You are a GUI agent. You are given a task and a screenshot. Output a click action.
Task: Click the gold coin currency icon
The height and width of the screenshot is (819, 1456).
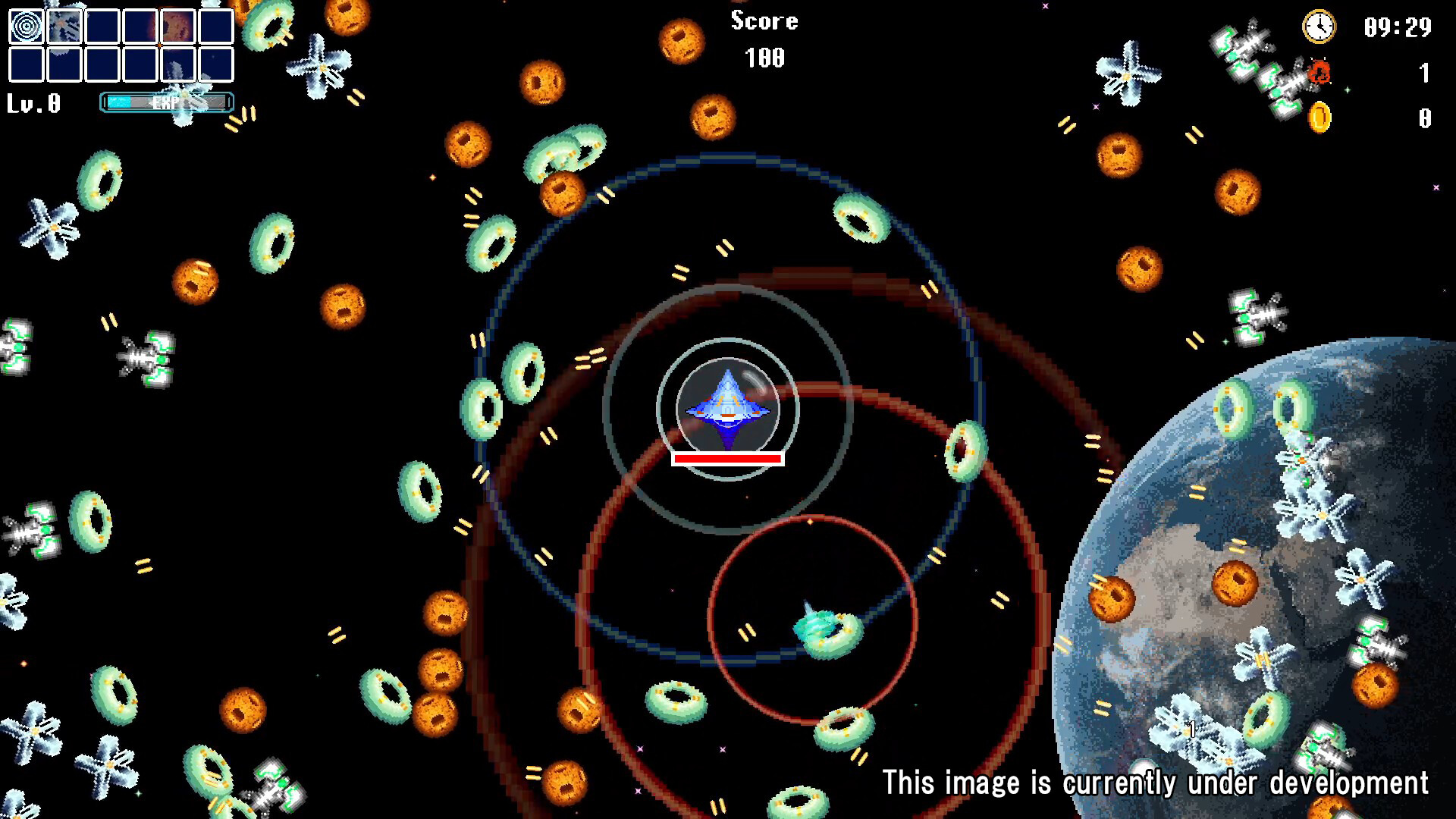click(1318, 117)
